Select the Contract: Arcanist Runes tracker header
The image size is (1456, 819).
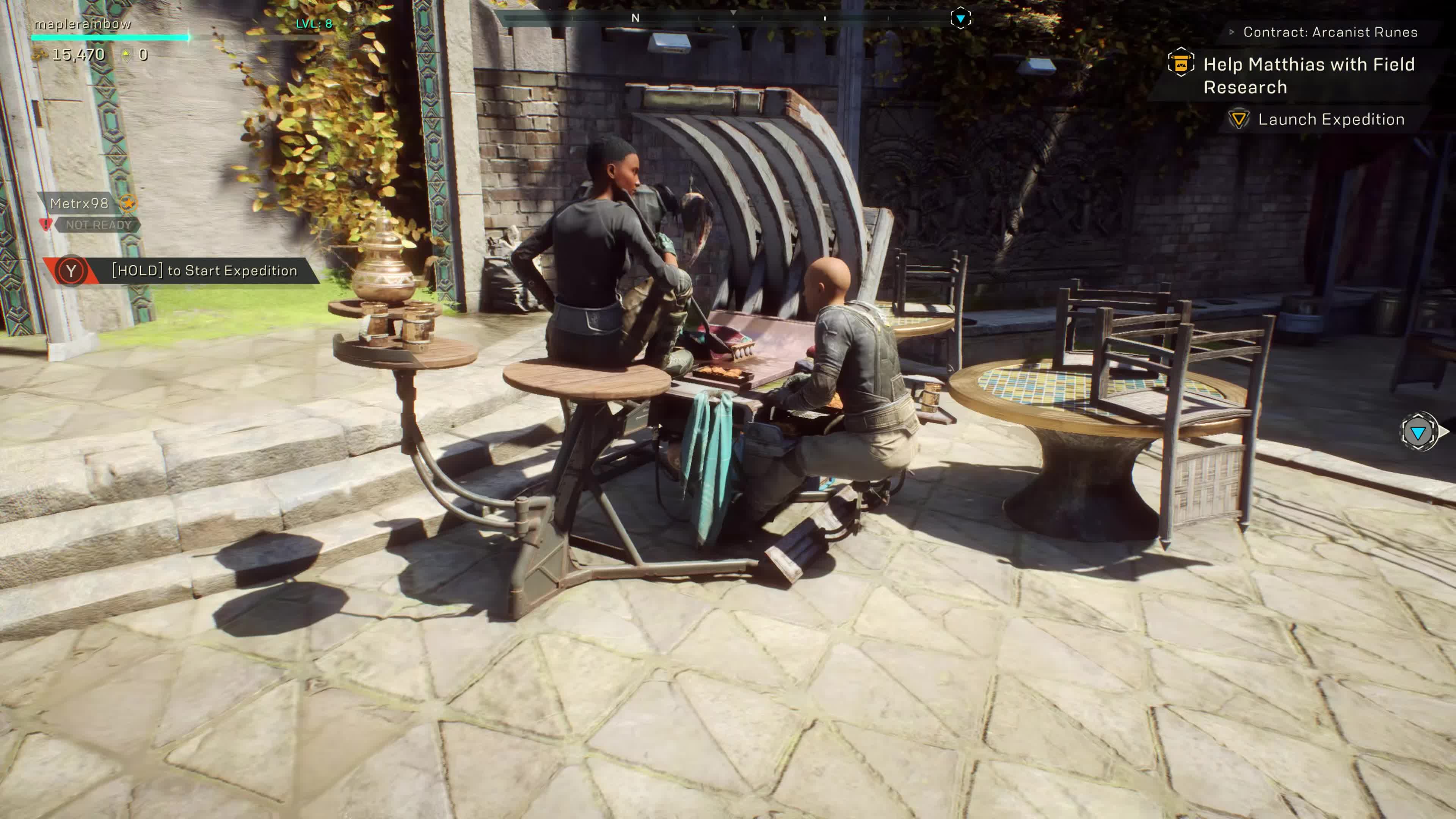point(1329,32)
